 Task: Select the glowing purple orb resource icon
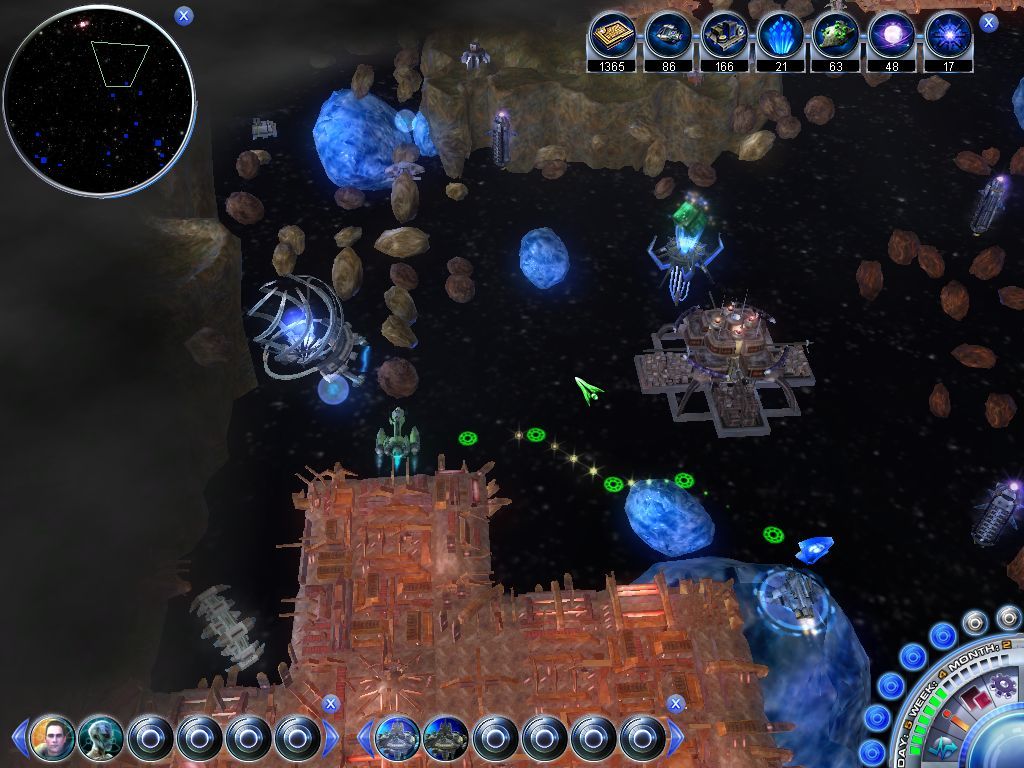click(x=892, y=37)
